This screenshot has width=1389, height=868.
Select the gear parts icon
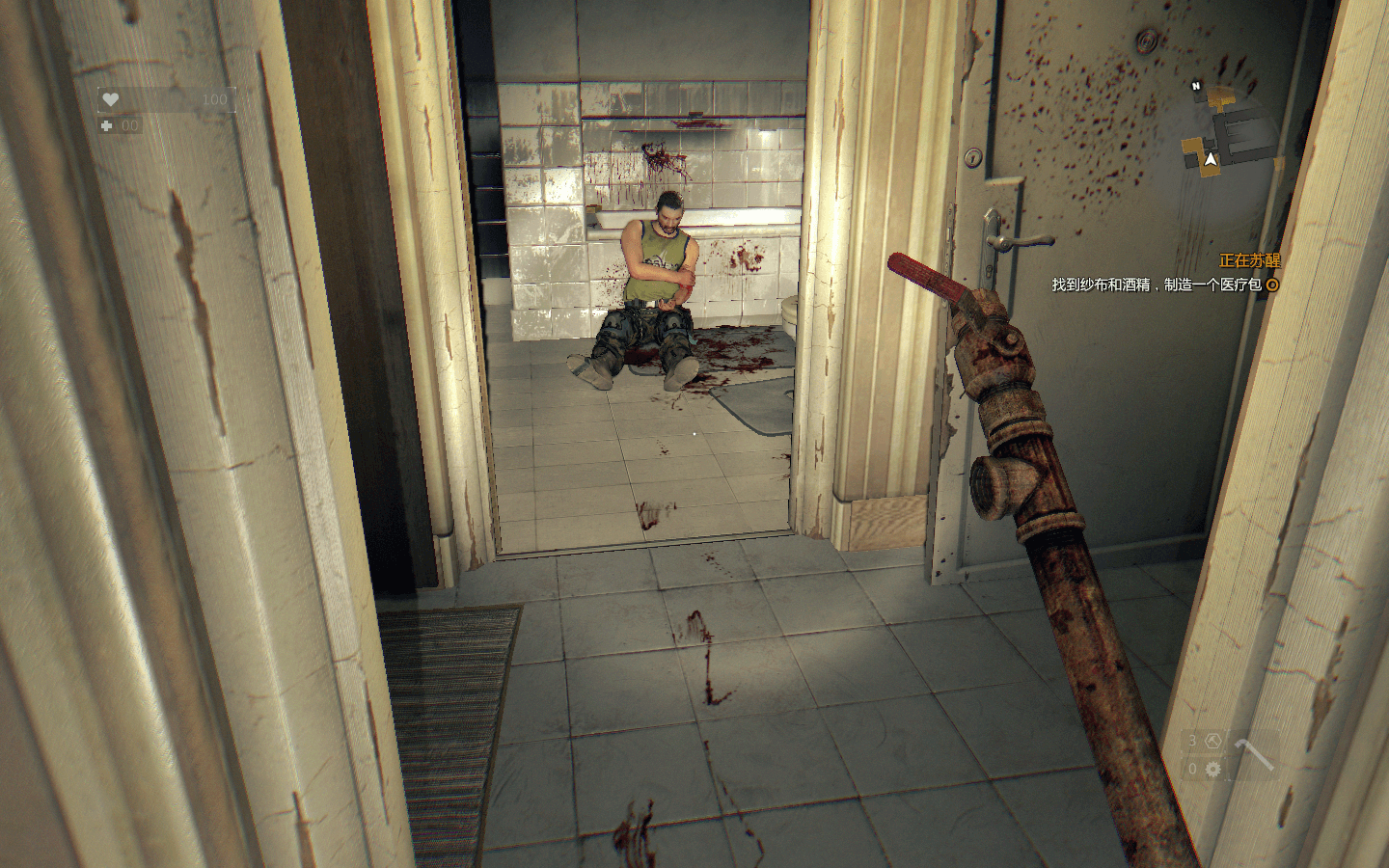(x=1213, y=769)
